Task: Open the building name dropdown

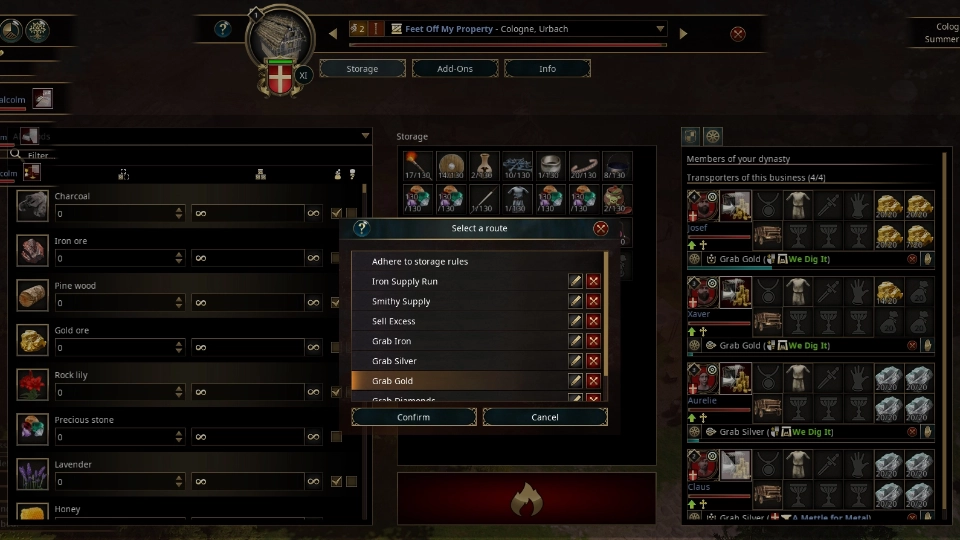Action: click(660, 29)
